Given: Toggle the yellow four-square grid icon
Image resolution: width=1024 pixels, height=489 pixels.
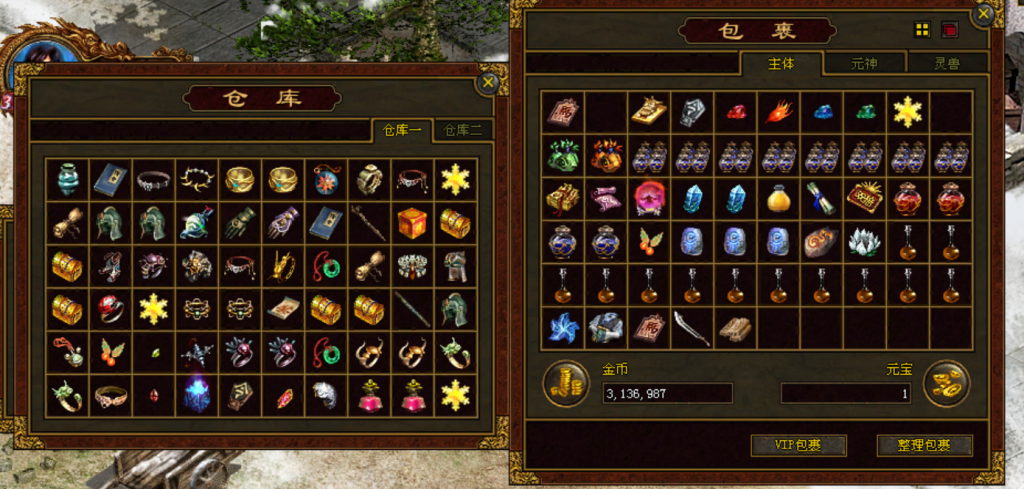Looking at the screenshot, I should [922, 30].
